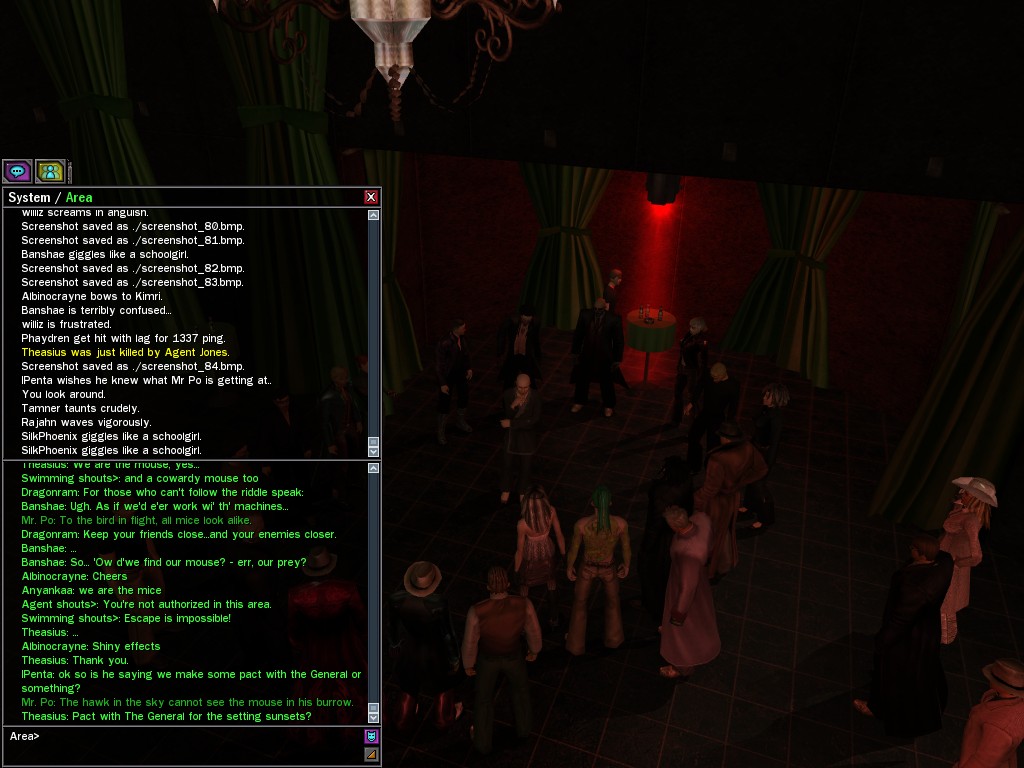Select the System label in the chat title
Screen dimensions: 1024x768
click(x=29, y=198)
